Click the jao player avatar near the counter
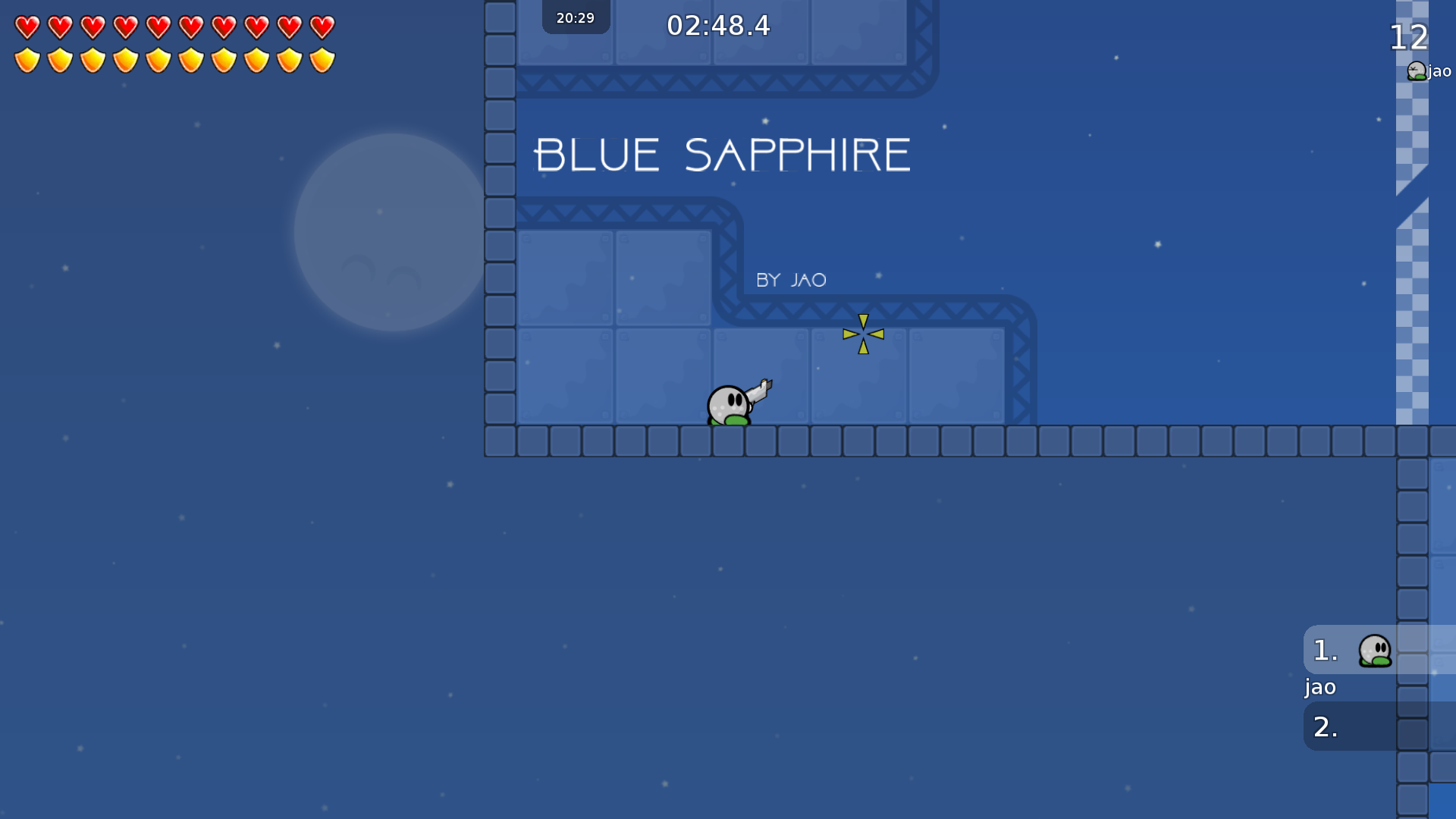This screenshot has height=819, width=1456. tap(1415, 71)
